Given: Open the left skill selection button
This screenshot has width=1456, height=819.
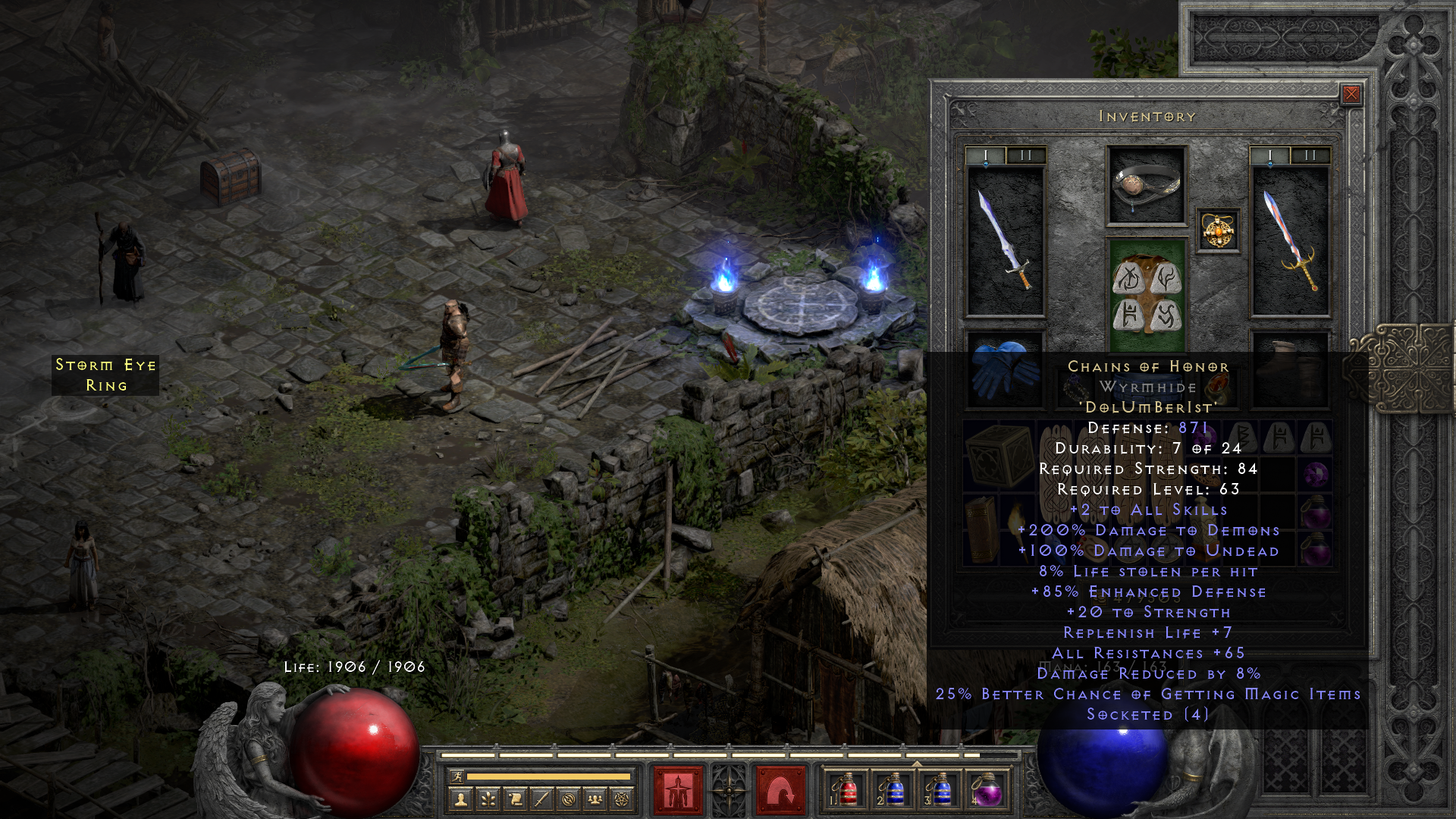Looking at the screenshot, I should coord(678,790).
